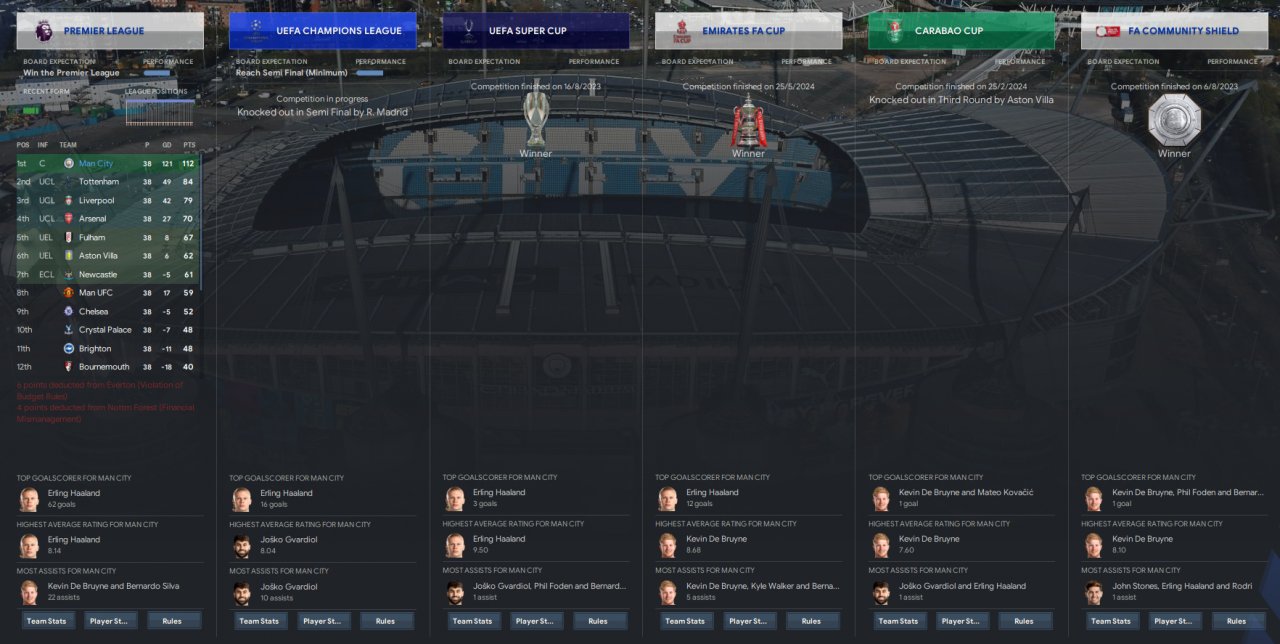
Task: Select Liverpool row in the league table
Action: [96, 200]
